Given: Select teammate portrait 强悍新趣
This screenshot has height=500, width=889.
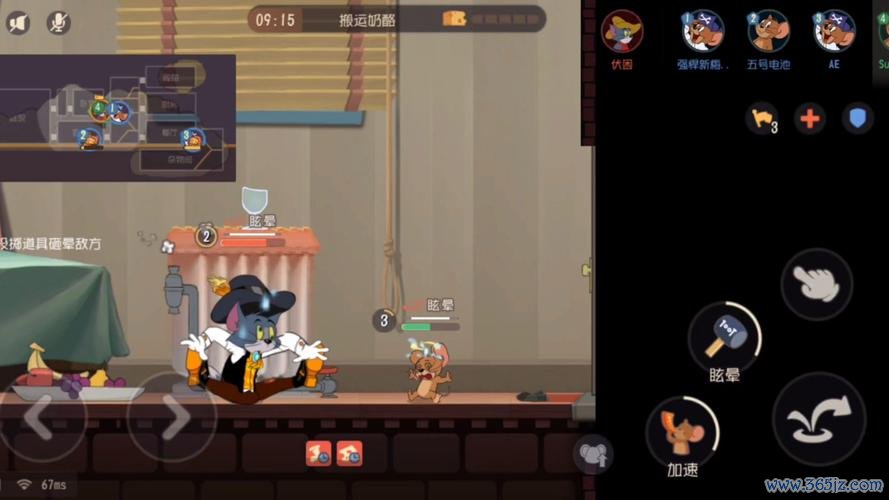Looking at the screenshot, I should click(702, 31).
